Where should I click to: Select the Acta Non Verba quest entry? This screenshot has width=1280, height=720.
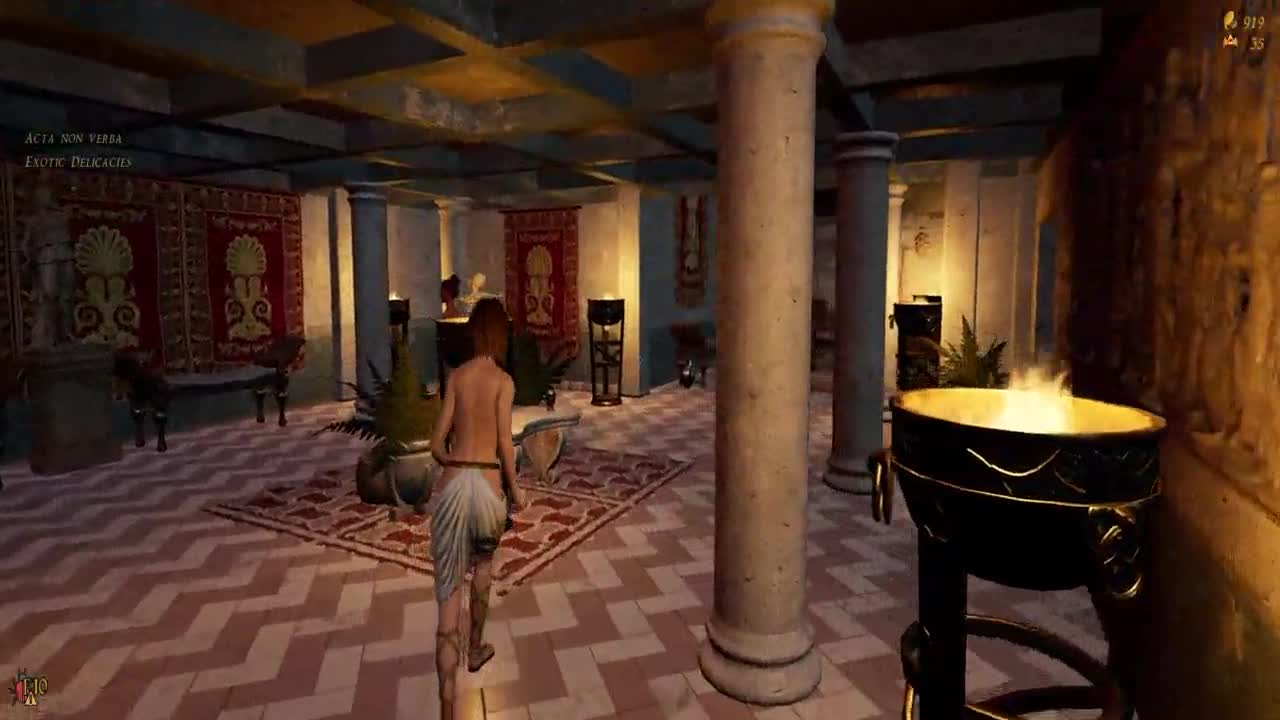[73, 138]
